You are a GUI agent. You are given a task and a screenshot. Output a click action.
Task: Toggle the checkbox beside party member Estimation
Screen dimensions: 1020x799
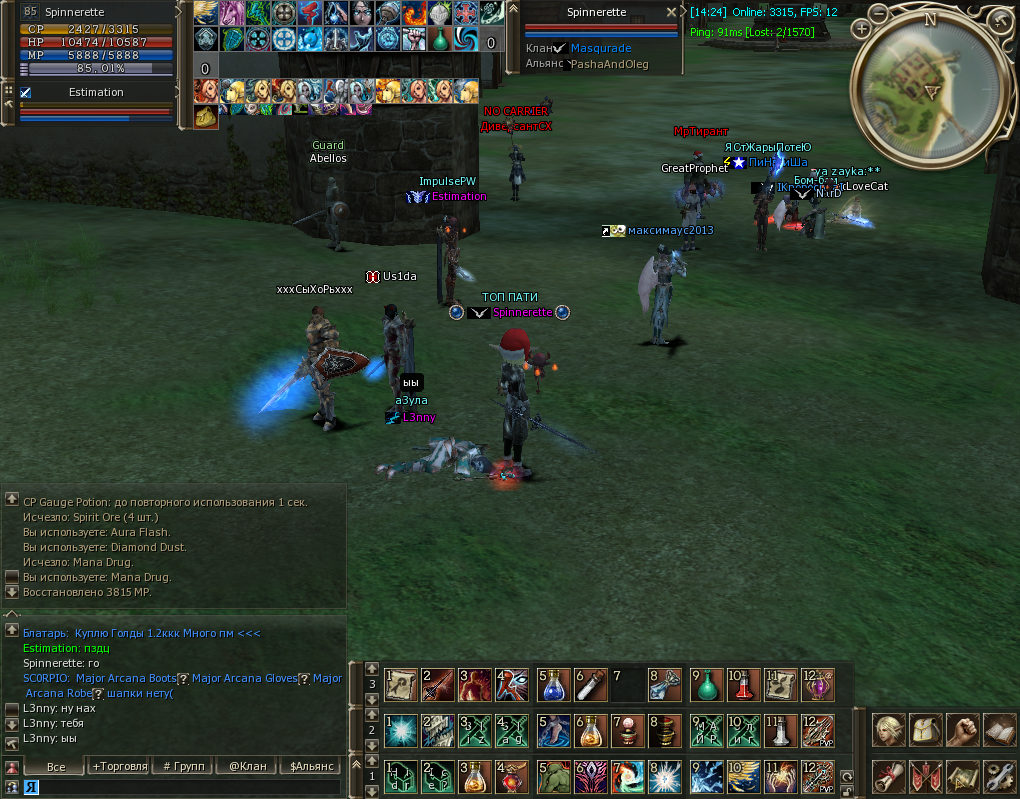click(26, 92)
